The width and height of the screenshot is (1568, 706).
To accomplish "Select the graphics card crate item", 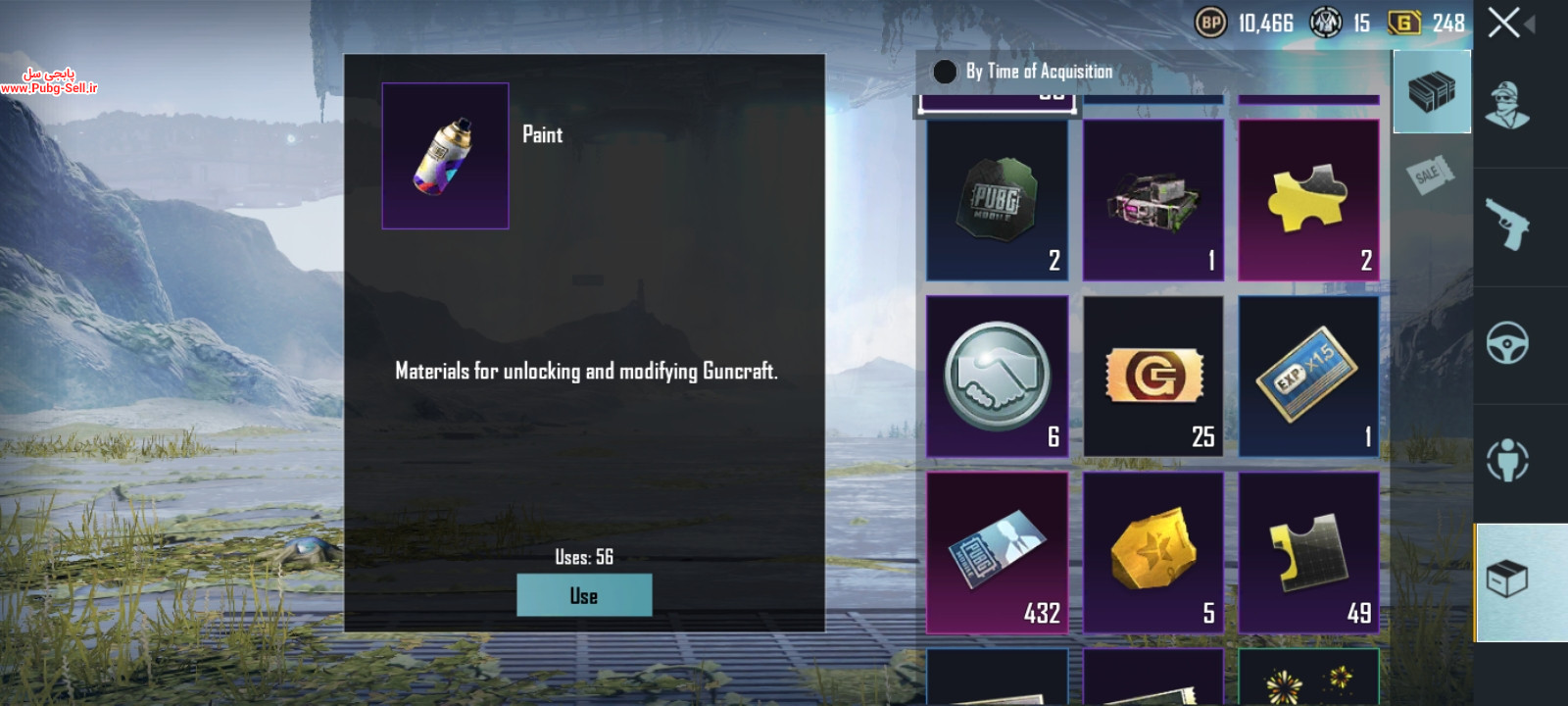I will pos(1153,200).
